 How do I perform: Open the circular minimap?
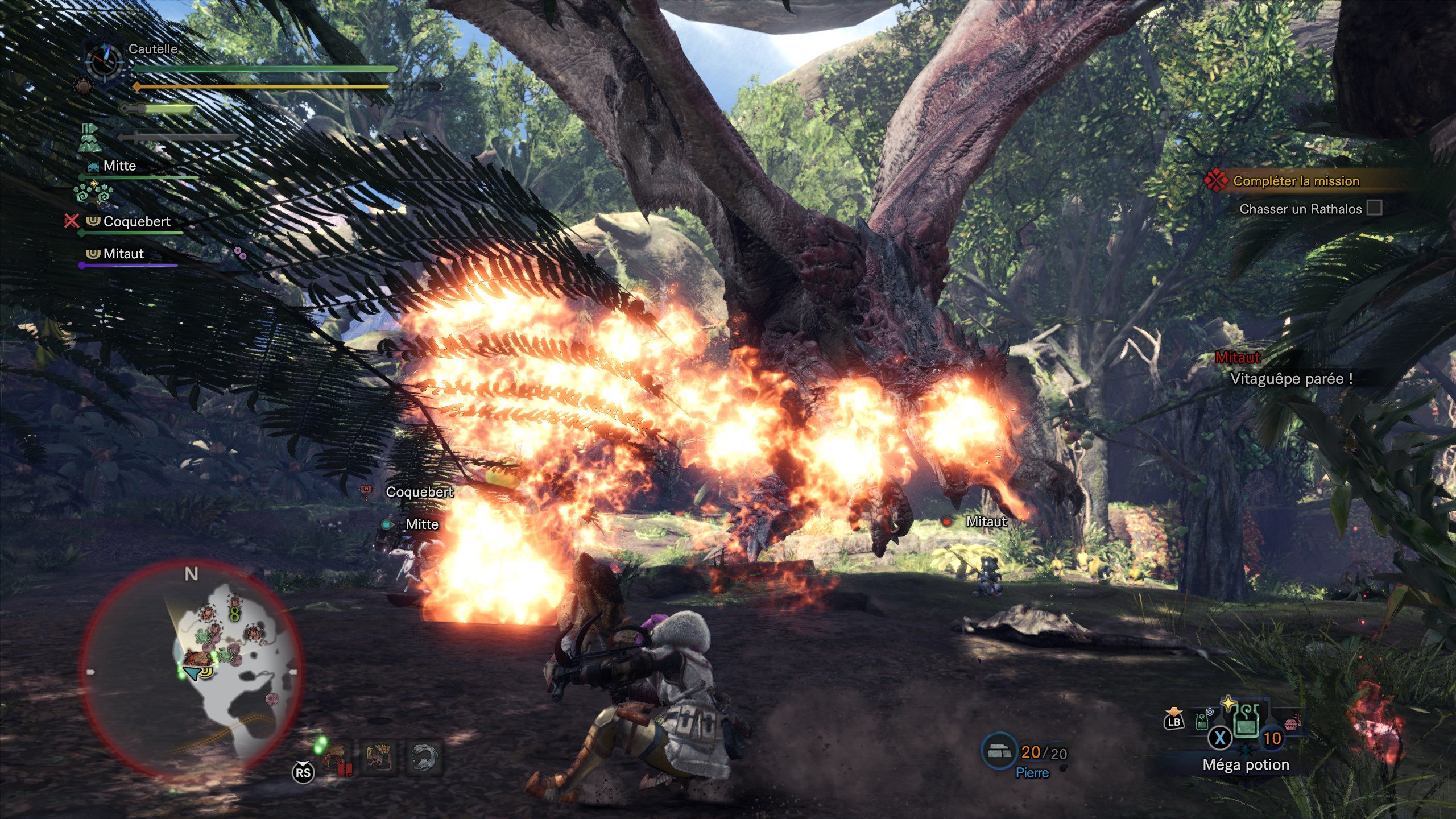pyautogui.click(x=191, y=668)
